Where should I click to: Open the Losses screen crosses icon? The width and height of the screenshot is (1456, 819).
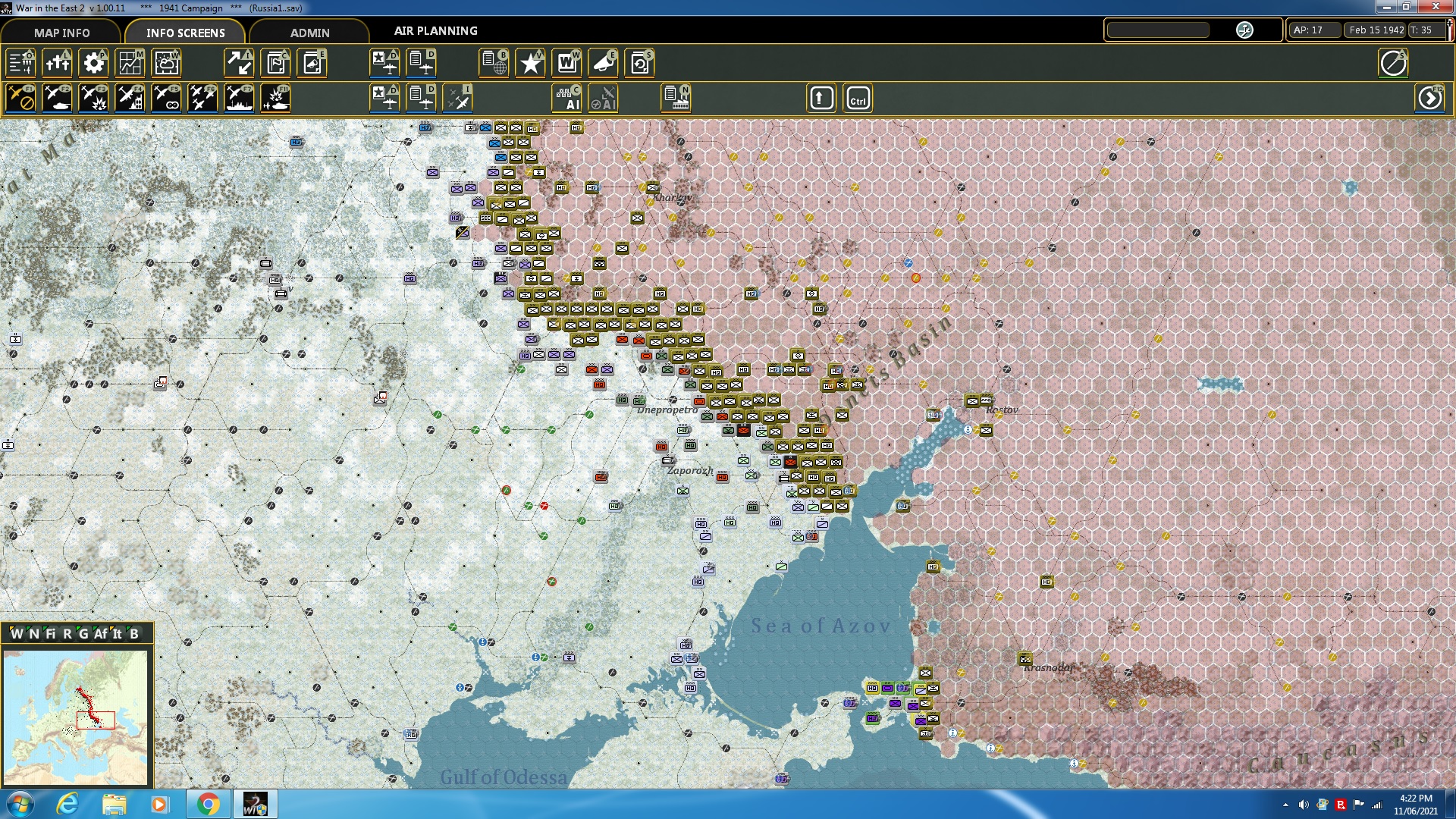[x=58, y=63]
